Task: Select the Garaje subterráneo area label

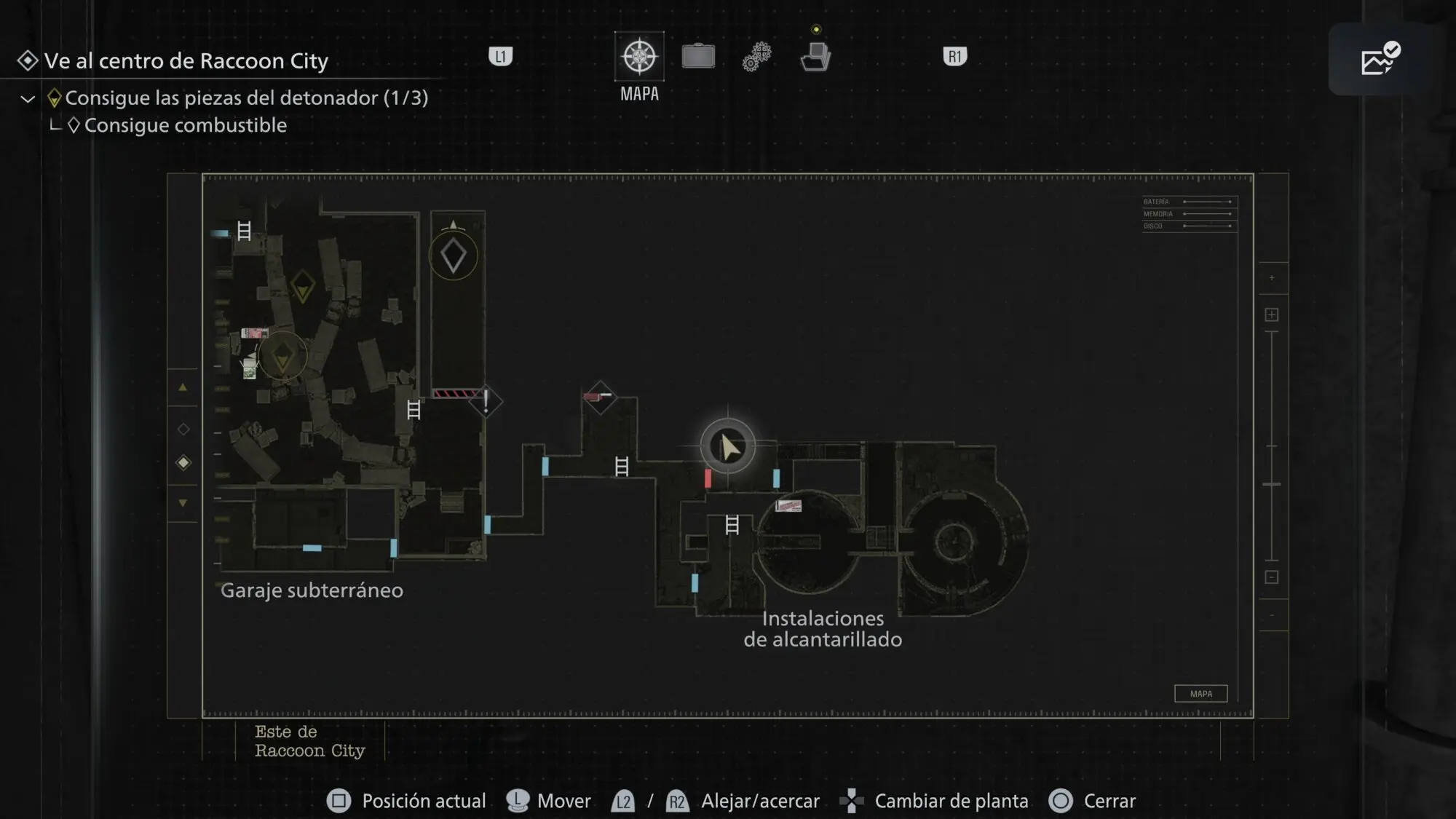Action: coord(312,590)
